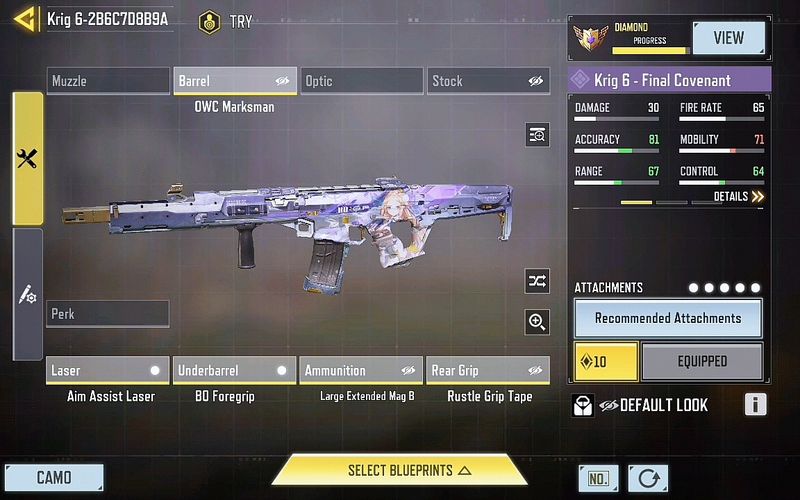This screenshot has width=800, height=500.
Task: Choose the Stock attachment slot
Action: pyautogui.click(x=488, y=81)
